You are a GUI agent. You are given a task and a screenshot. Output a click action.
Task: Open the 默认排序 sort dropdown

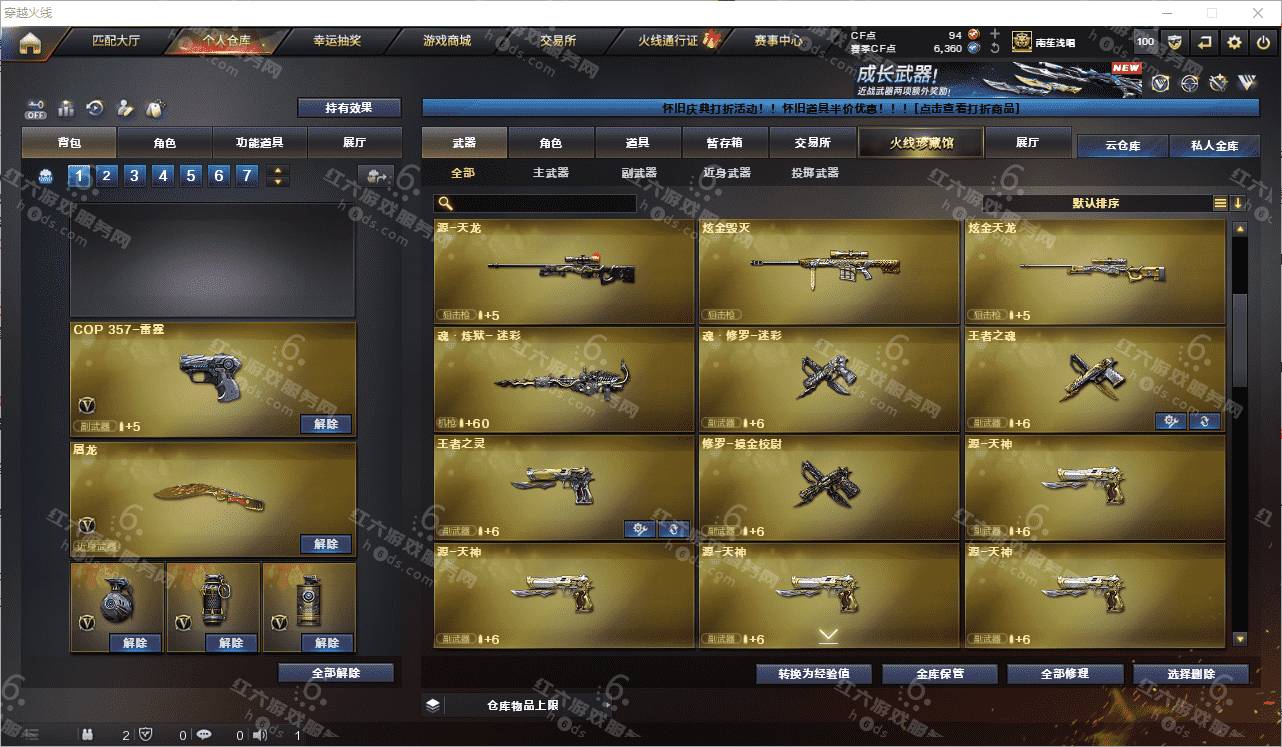click(1096, 203)
